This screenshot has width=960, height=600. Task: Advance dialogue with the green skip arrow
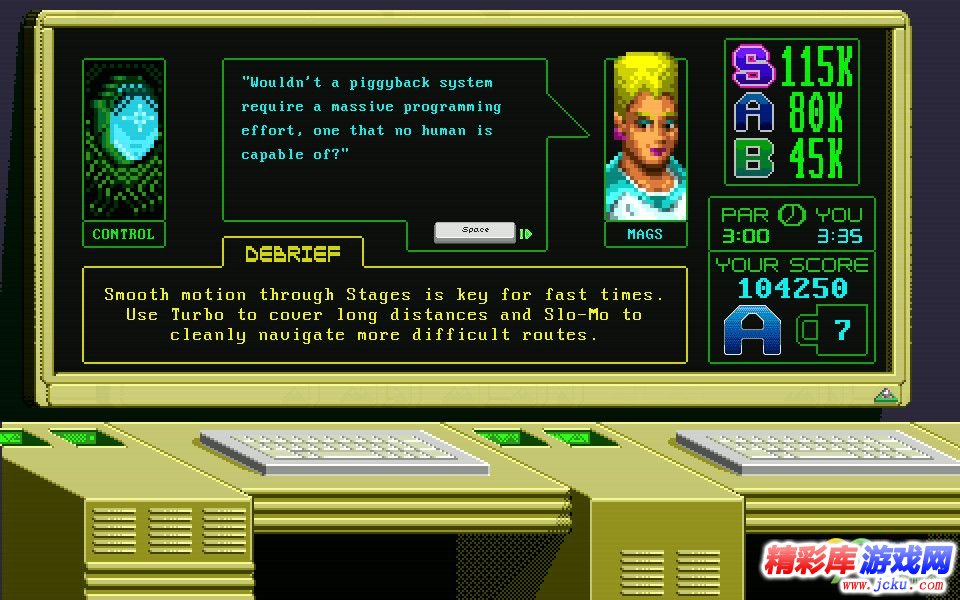click(526, 234)
